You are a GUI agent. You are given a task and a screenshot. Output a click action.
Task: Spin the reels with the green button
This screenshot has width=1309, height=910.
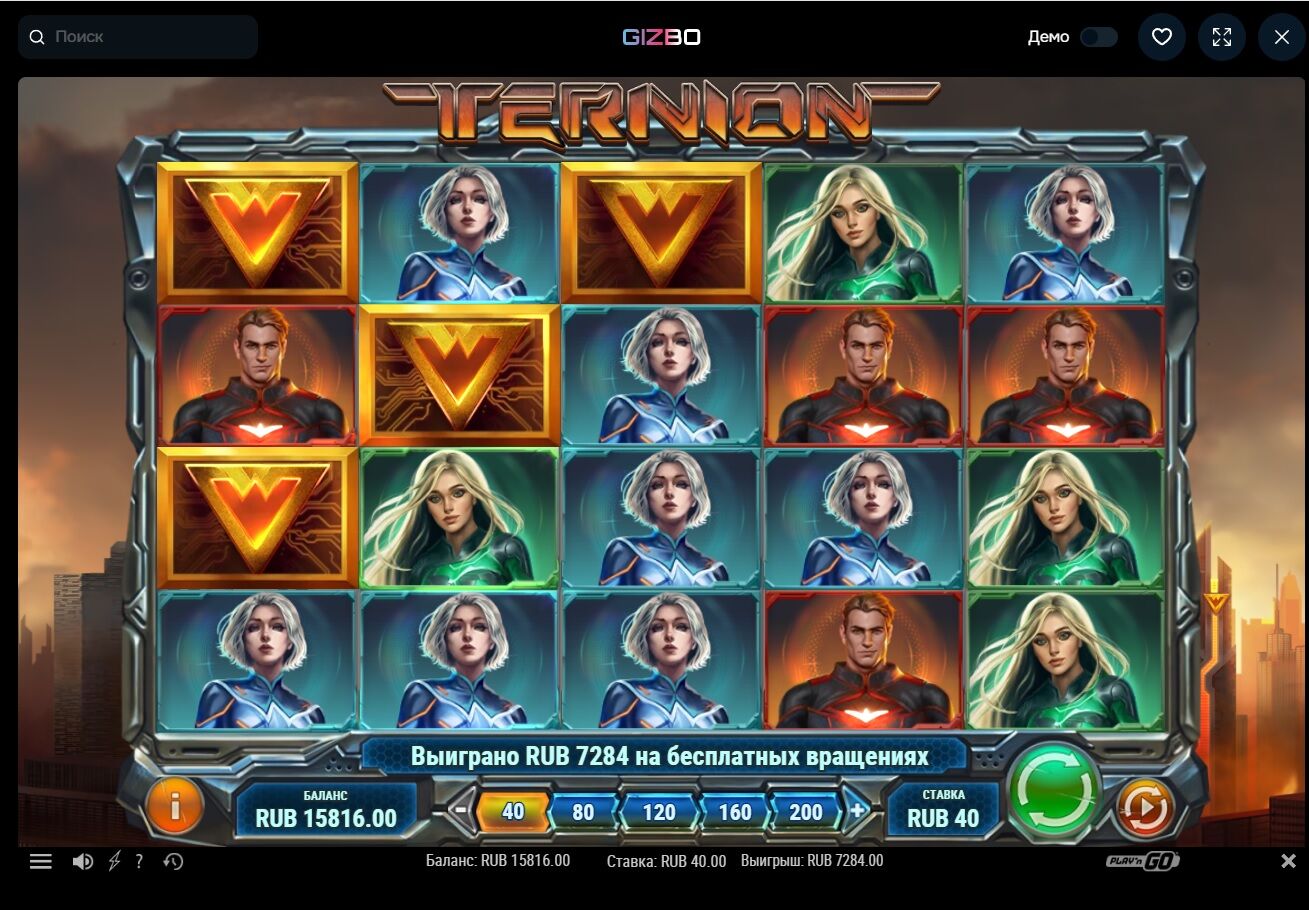coord(1054,794)
